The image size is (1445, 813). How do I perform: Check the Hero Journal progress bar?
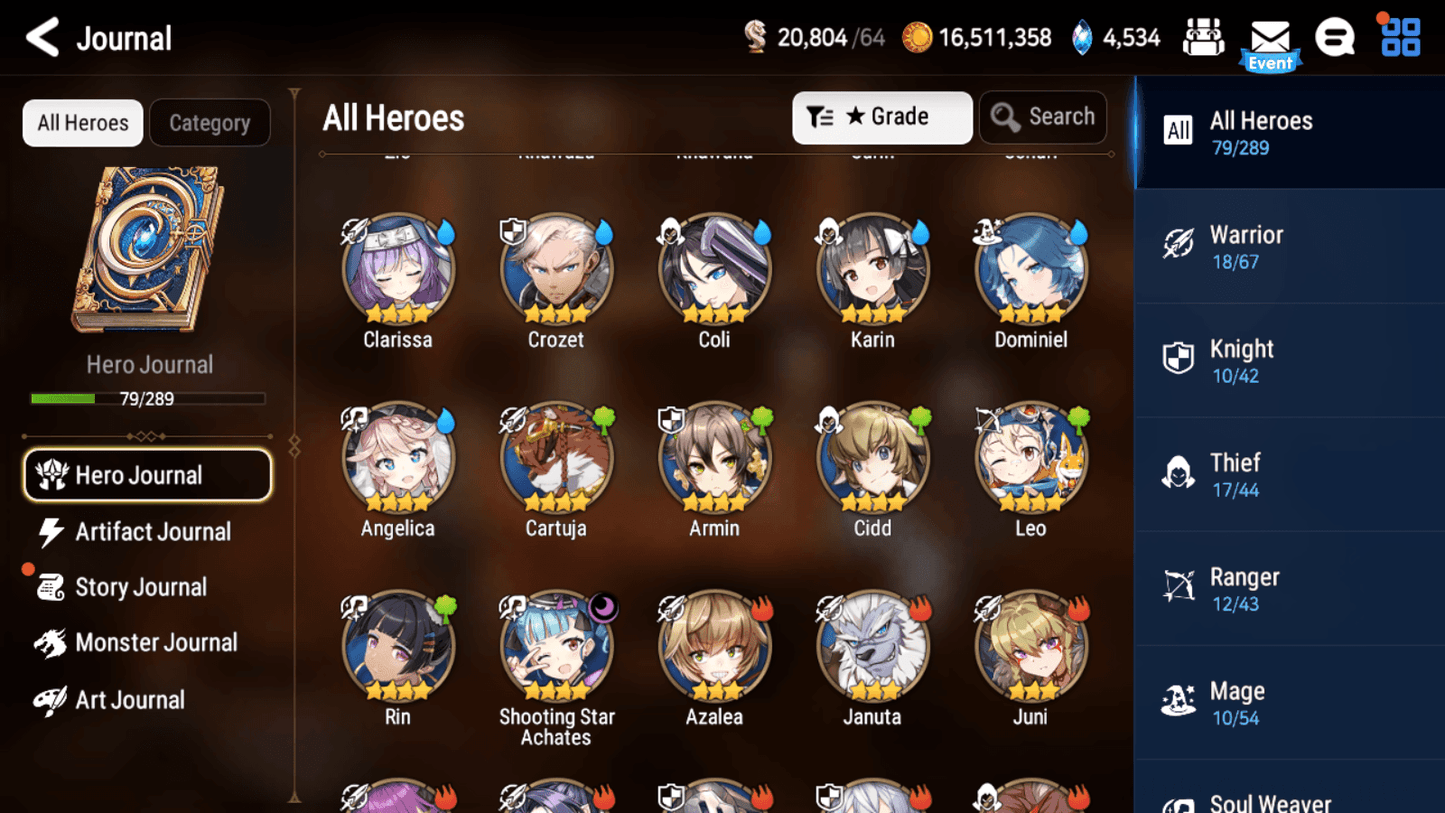150,398
